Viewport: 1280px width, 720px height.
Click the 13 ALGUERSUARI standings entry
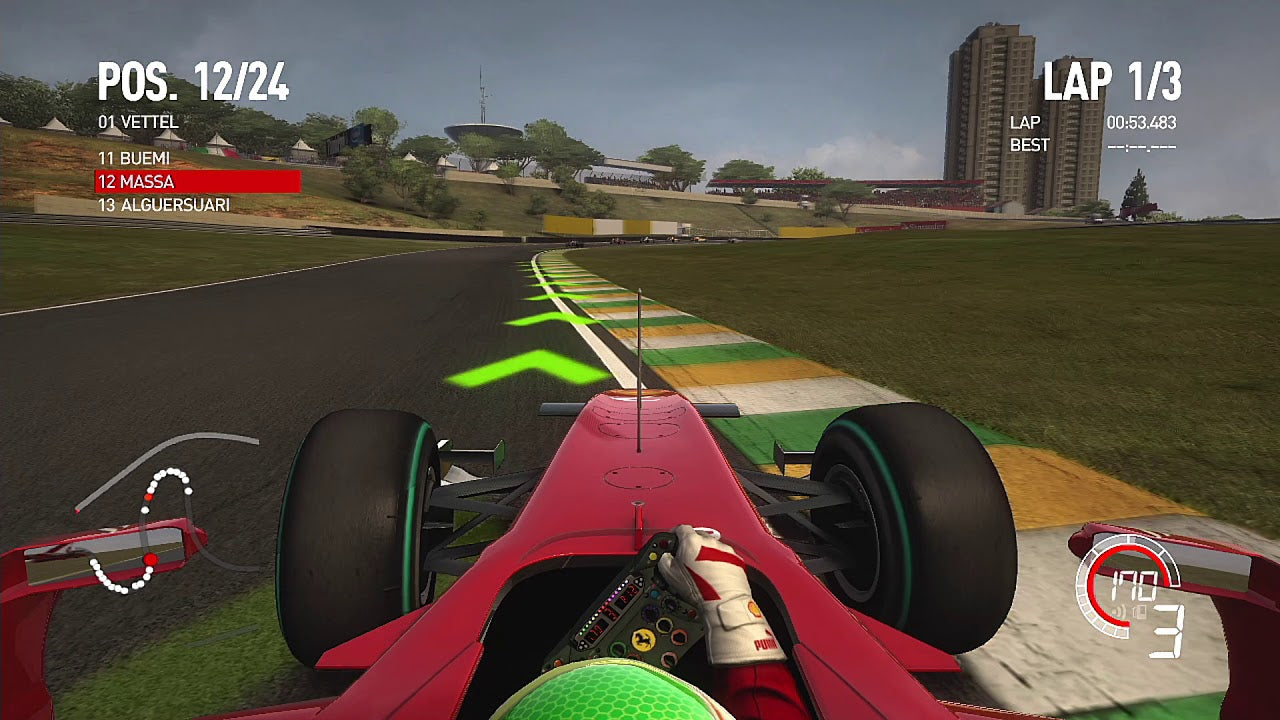166,205
